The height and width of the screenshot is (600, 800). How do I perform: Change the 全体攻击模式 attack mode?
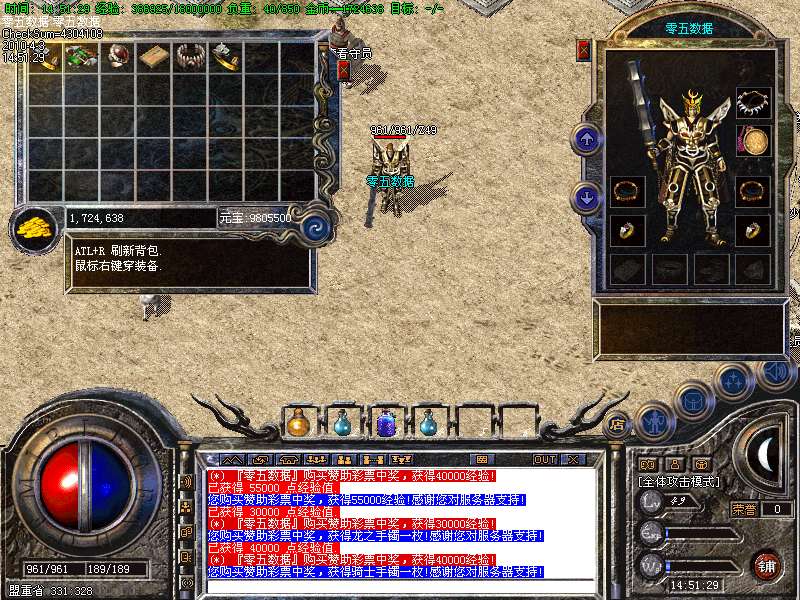681,481
